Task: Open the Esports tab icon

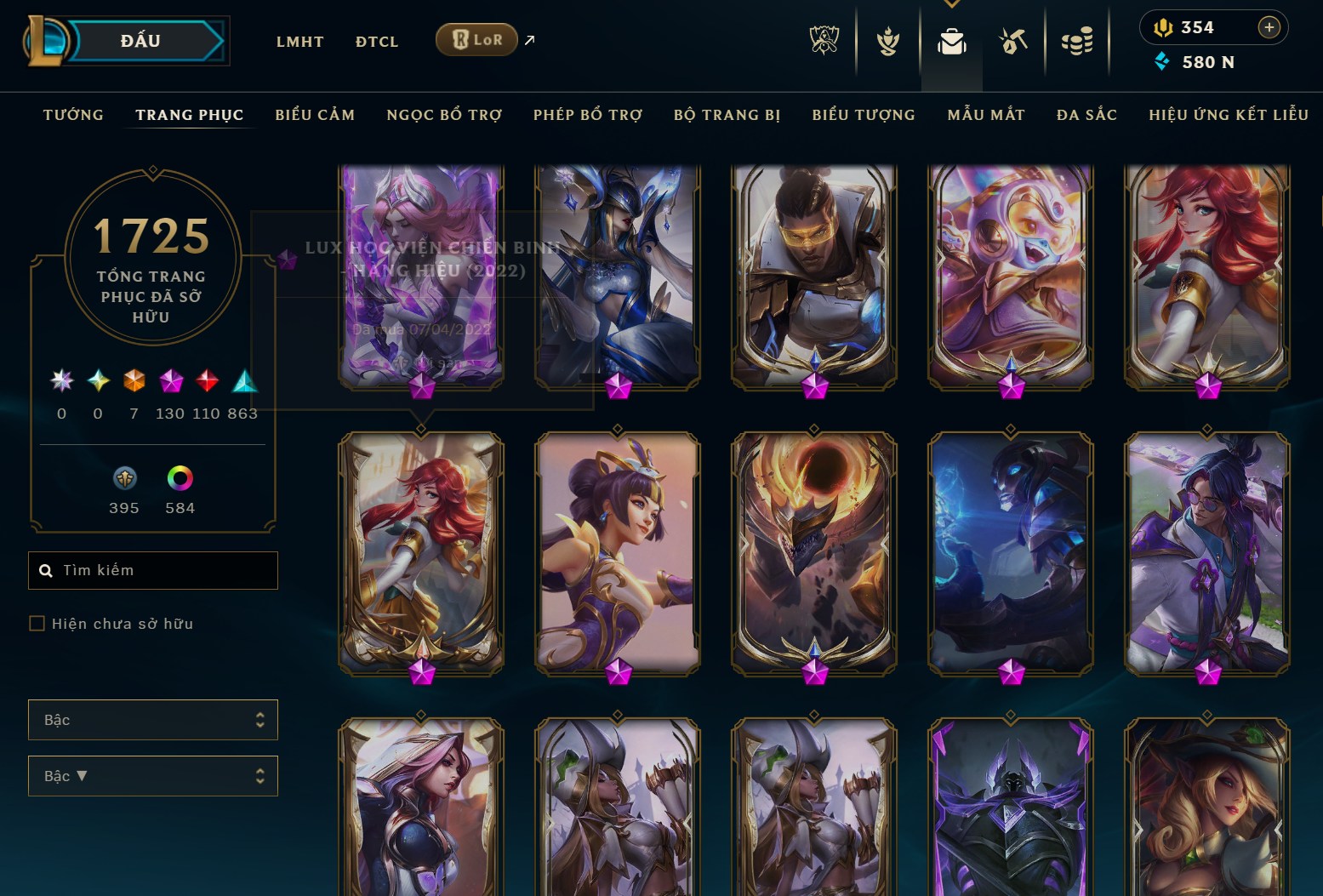Action: tap(824, 41)
